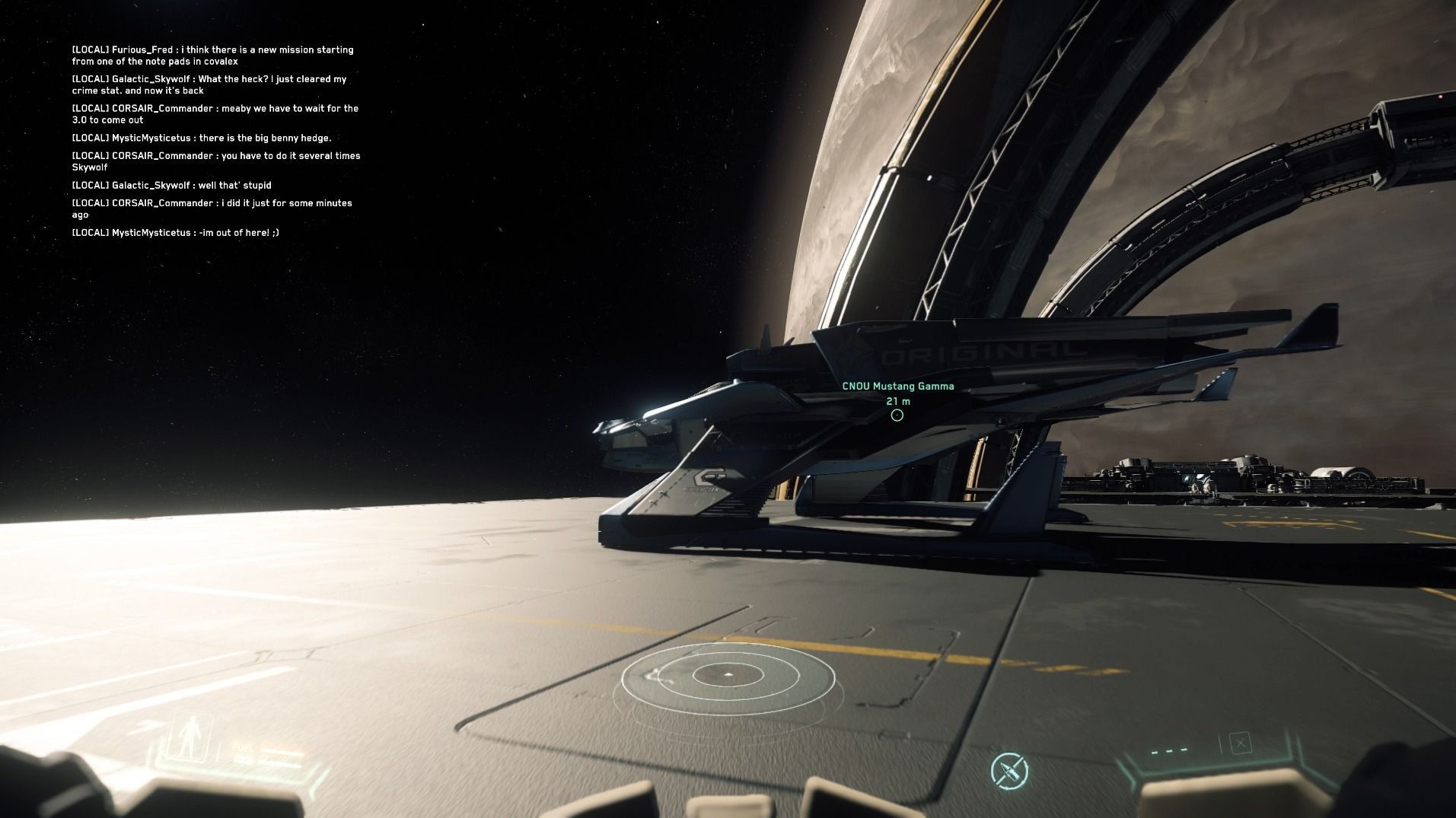Viewport: 1456px width, 818px height.
Task: Select MysticMysticetus's 'im out of here' message
Action: [x=175, y=232]
